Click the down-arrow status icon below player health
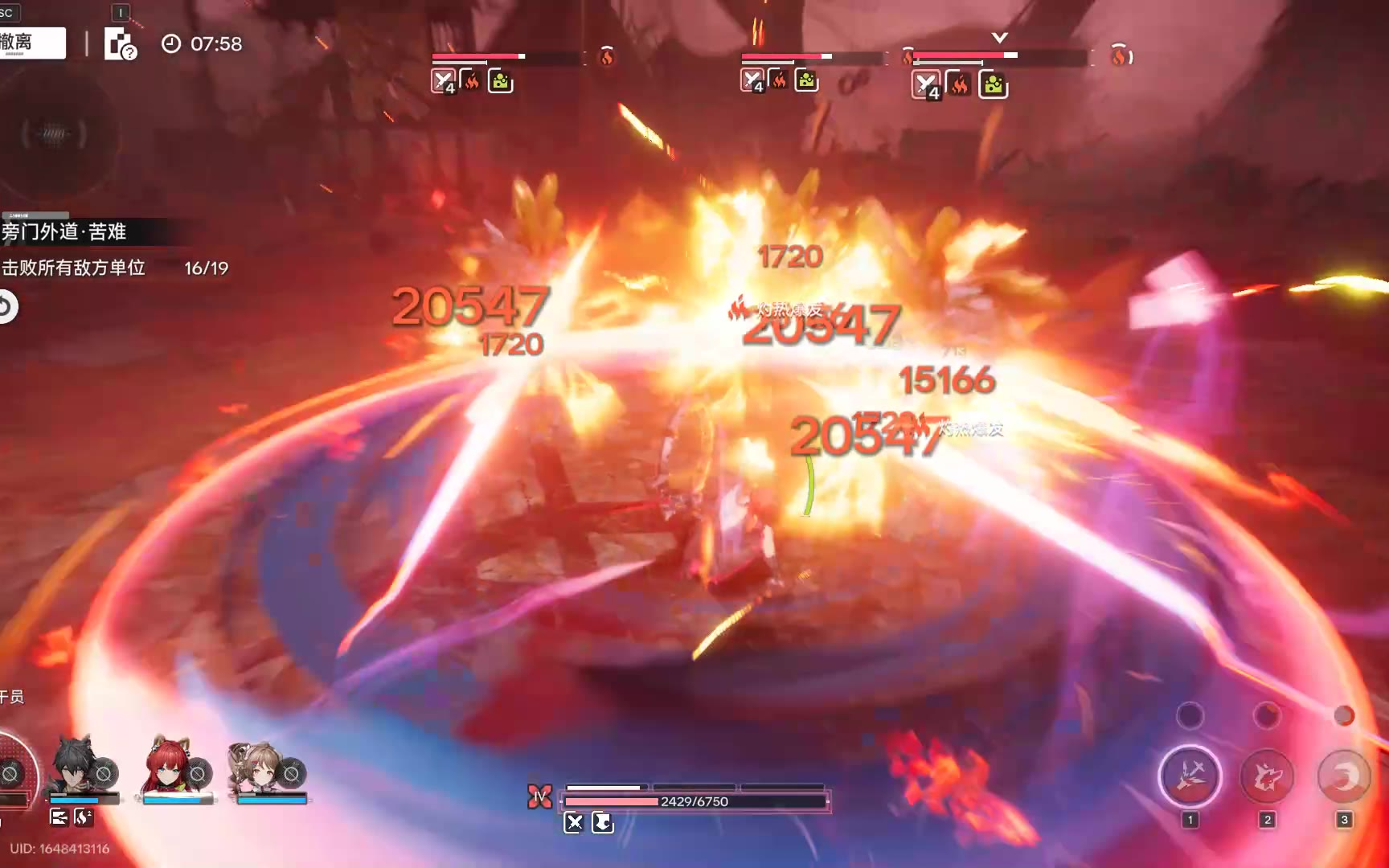 click(x=602, y=822)
